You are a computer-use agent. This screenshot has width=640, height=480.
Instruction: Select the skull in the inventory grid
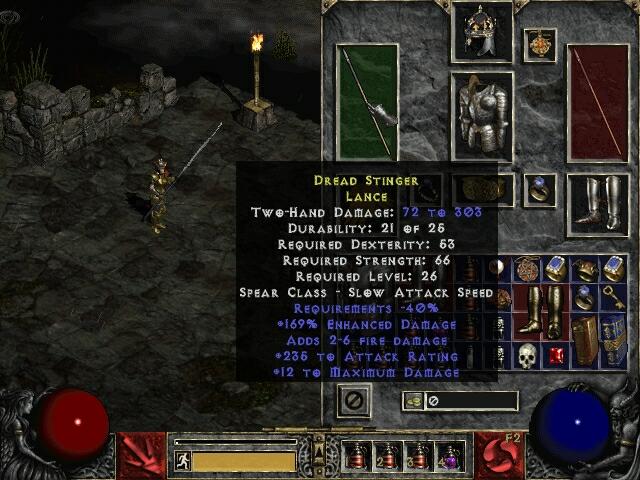[527, 355]
